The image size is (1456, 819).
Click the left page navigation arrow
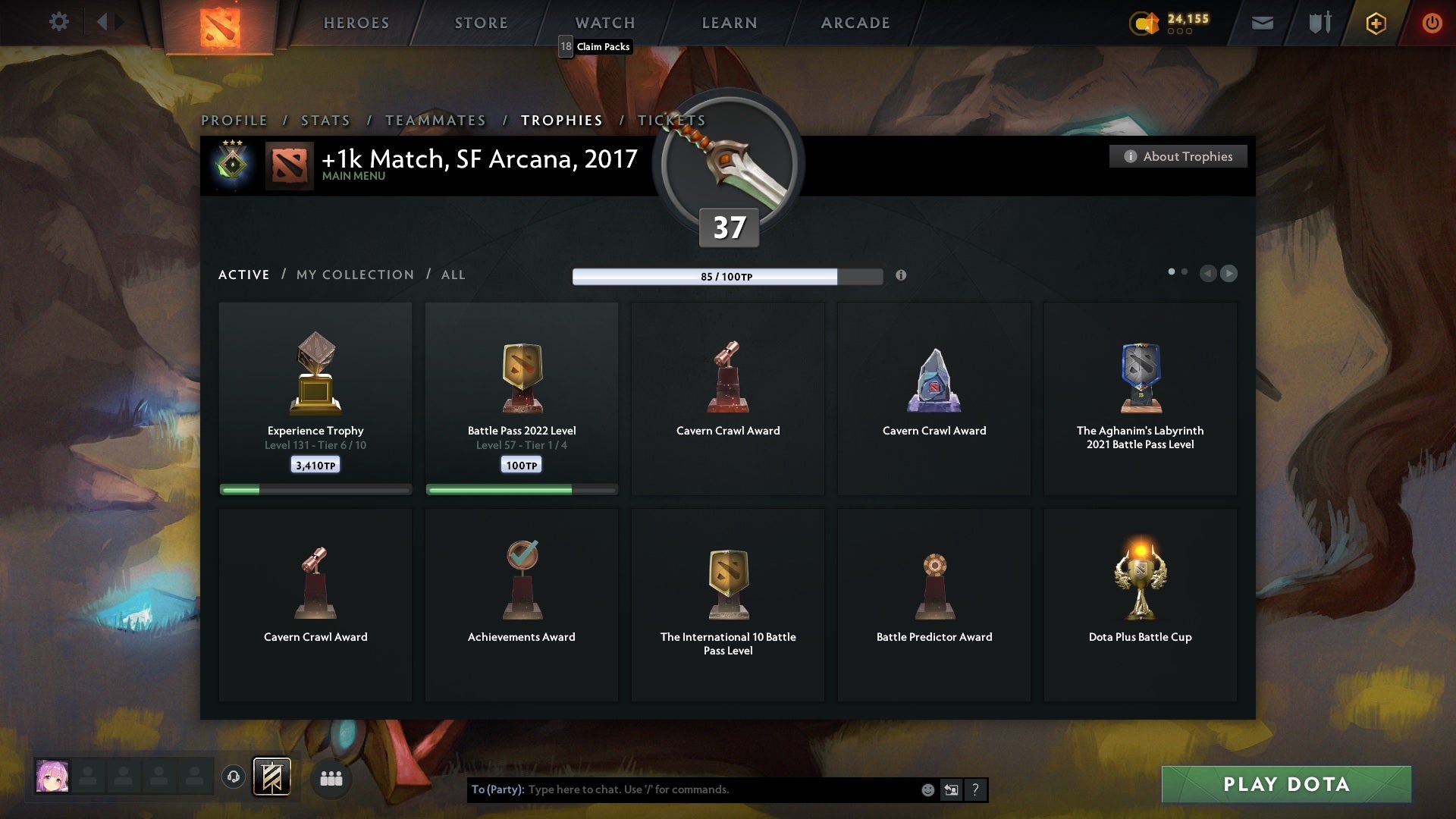pos(1208,274)
